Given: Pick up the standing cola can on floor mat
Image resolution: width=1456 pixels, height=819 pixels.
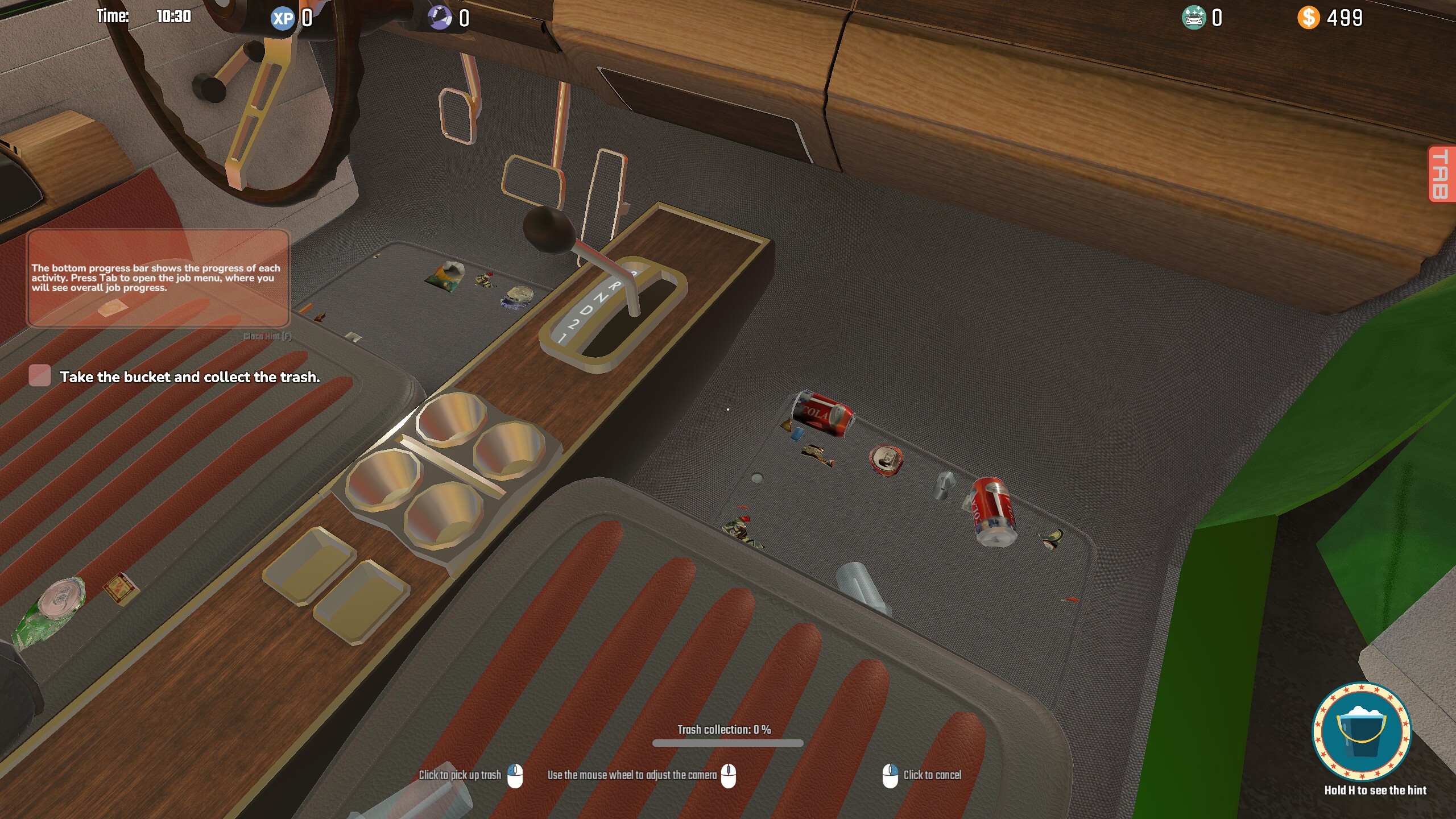Looking at the screenshot, I should pyautogui.click(x=992, y=511).
